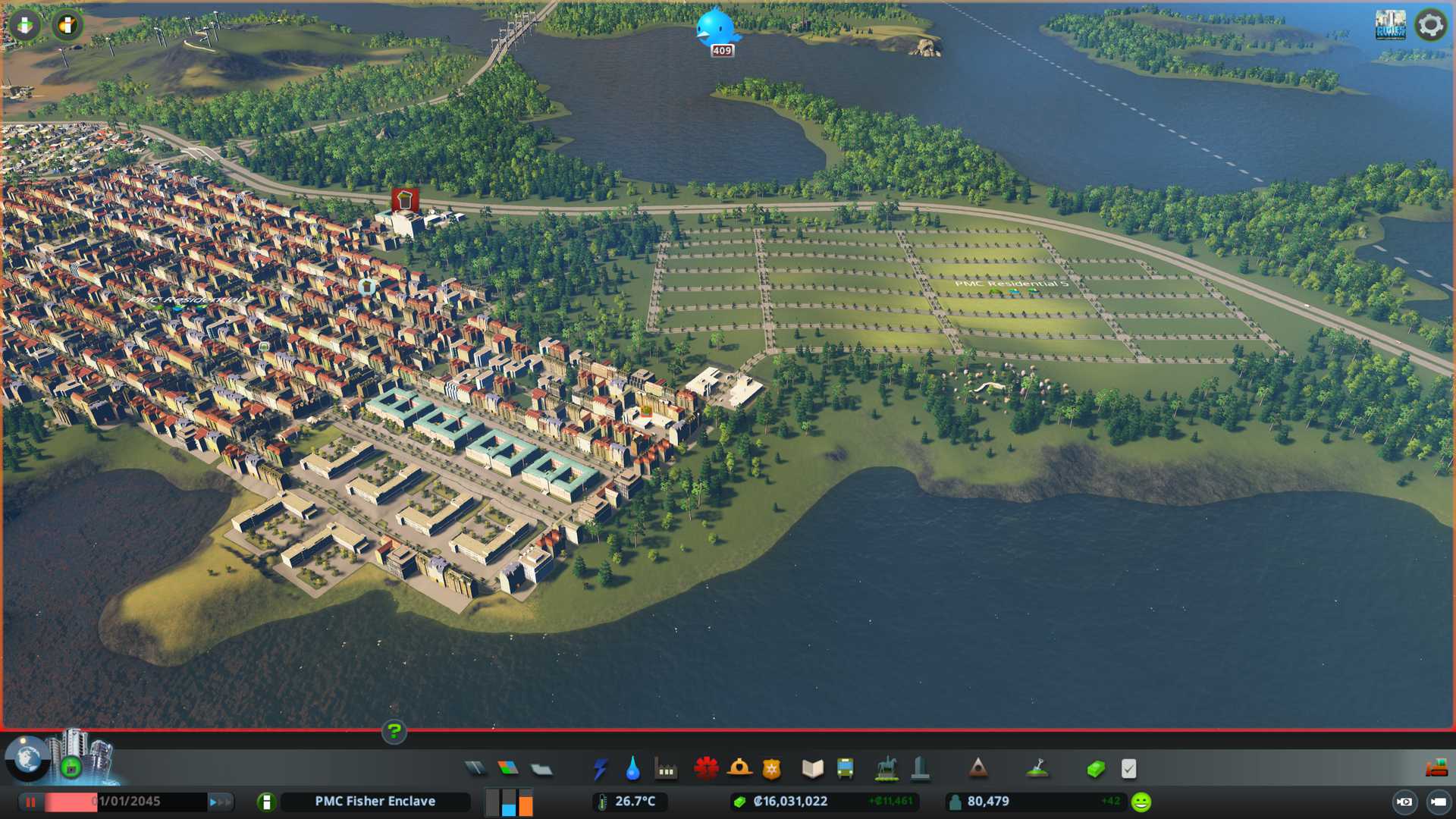Image resolution: width=1456 pixels, height=819 pixels.
Task: Open the Garbage and Industry factory menu
Action: [x=666, y=770]
